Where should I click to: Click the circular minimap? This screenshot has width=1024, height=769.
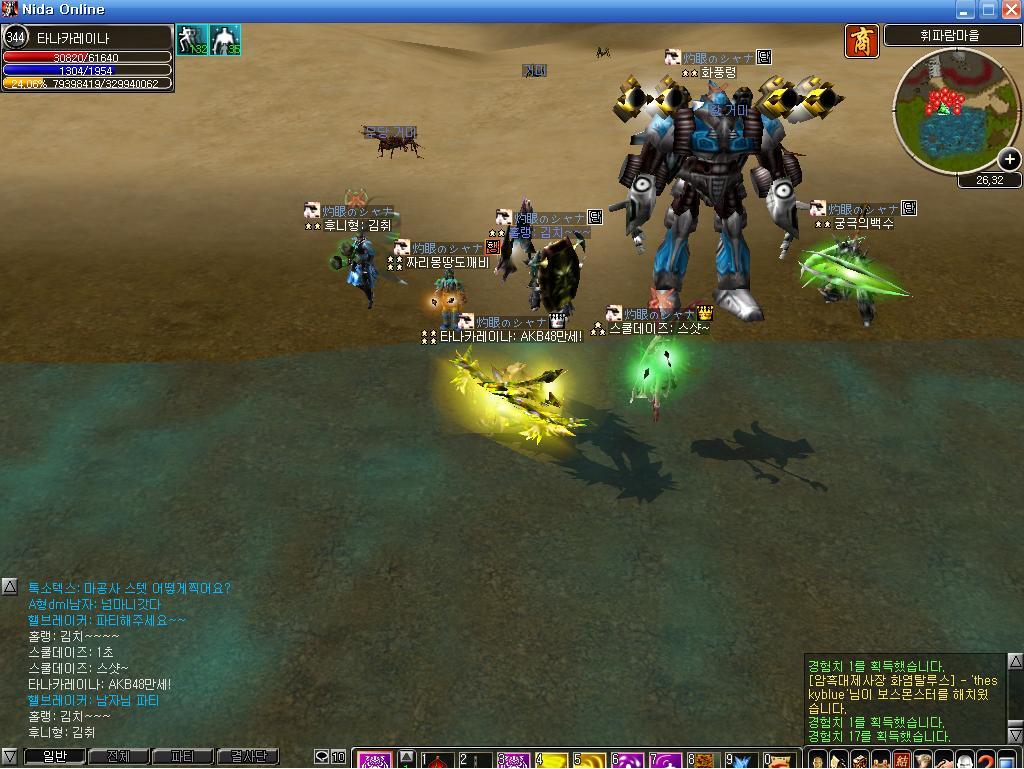[943, 108]
